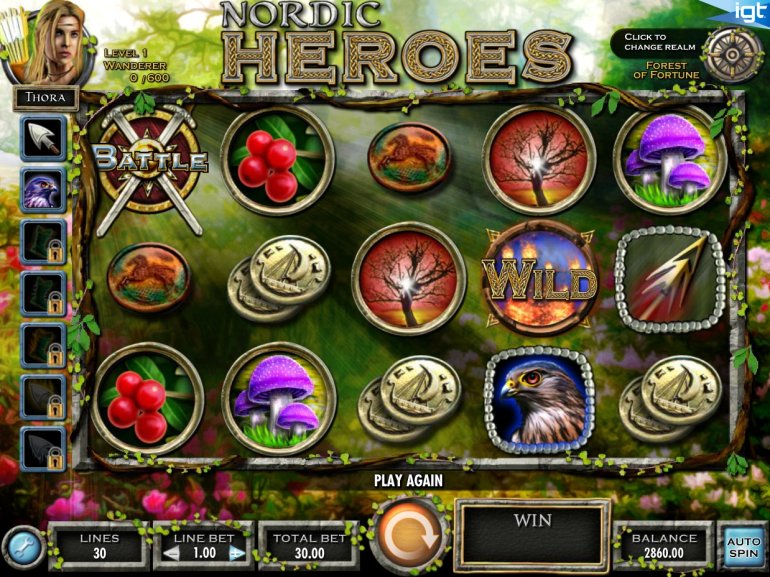Select the arrowhead slot in the sidebar
Image resolution: width=770 pixels, height=577 pixels.
click(43, 137)
